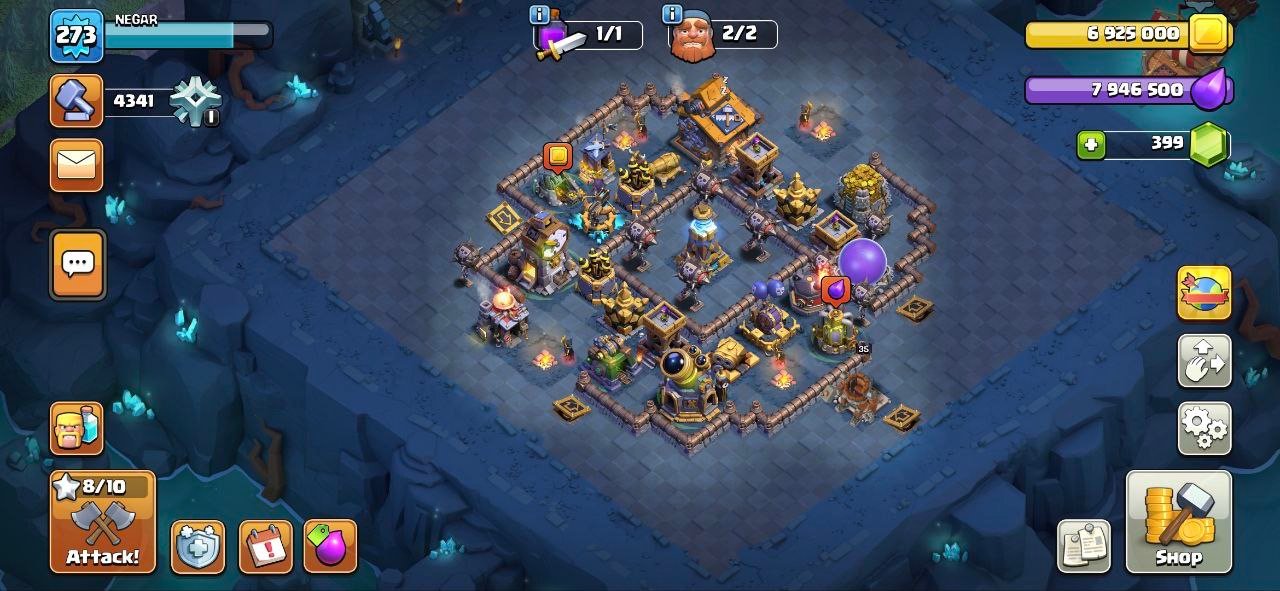Open the shield with plus icon
Viewport: 1280px width, 591px height.
pos(197,547)
